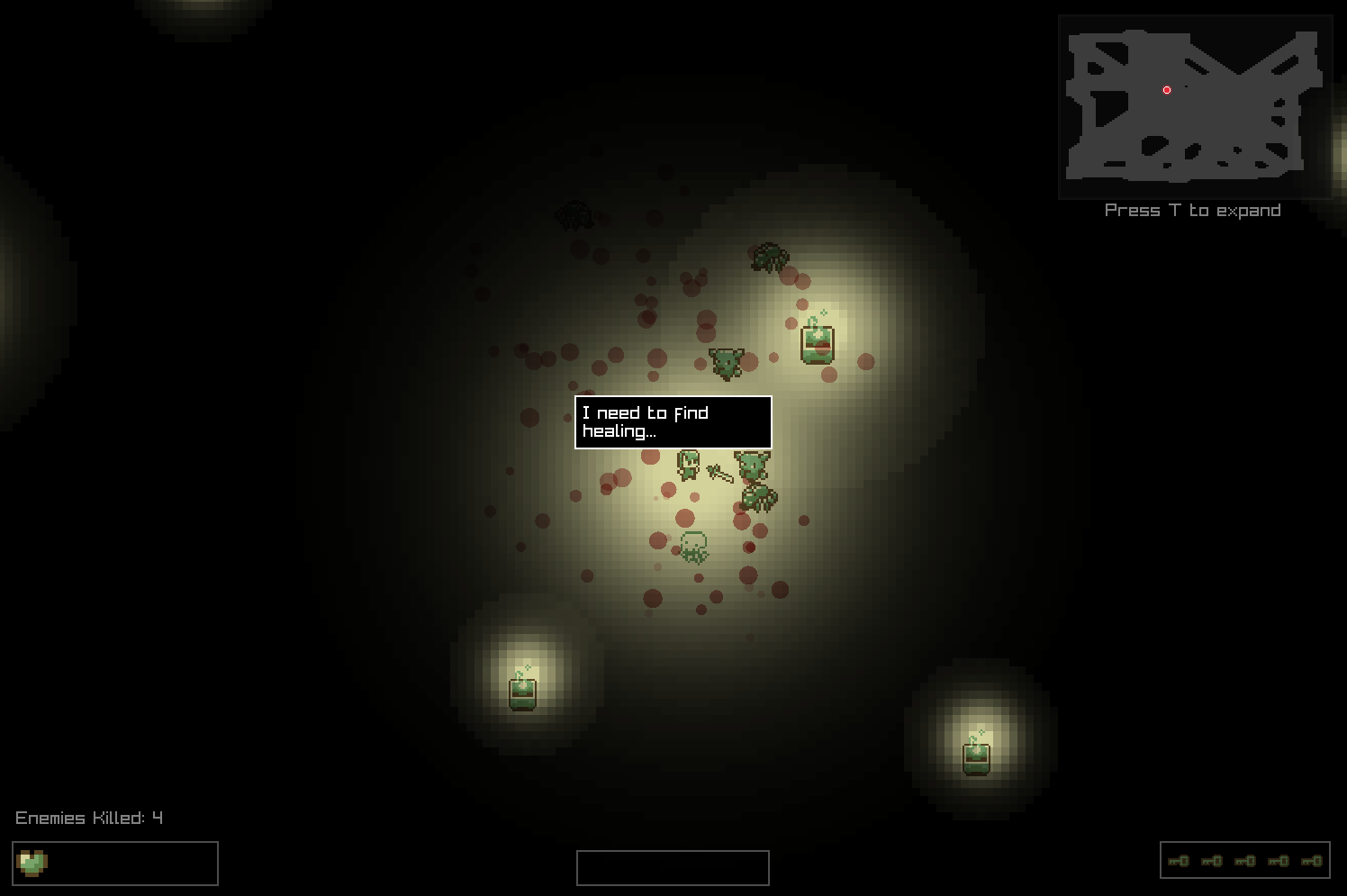Select the sword-wielding player character

tap(689, 464)
